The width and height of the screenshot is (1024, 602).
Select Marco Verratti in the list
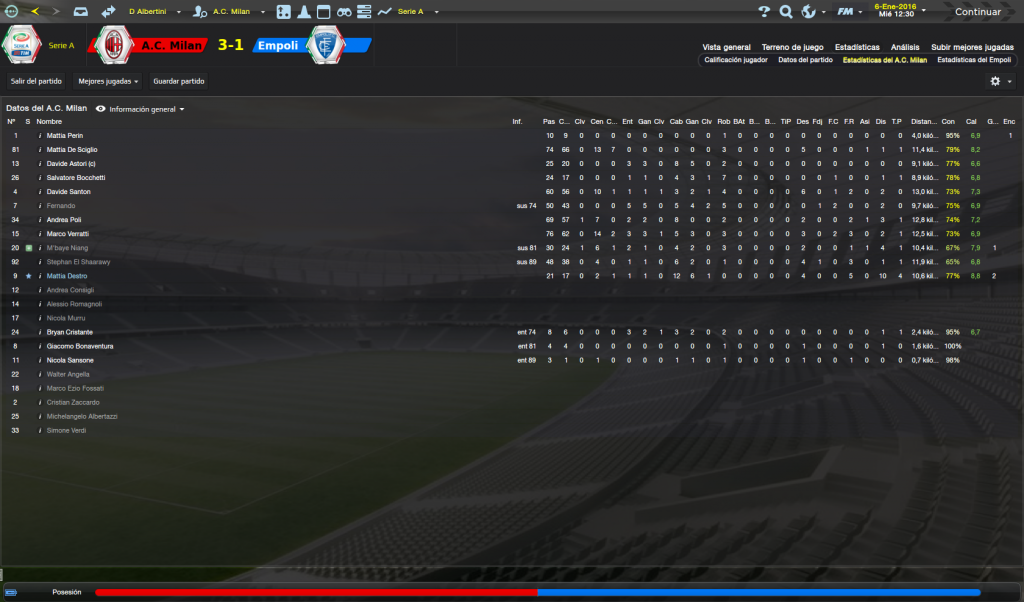point(70,233)
